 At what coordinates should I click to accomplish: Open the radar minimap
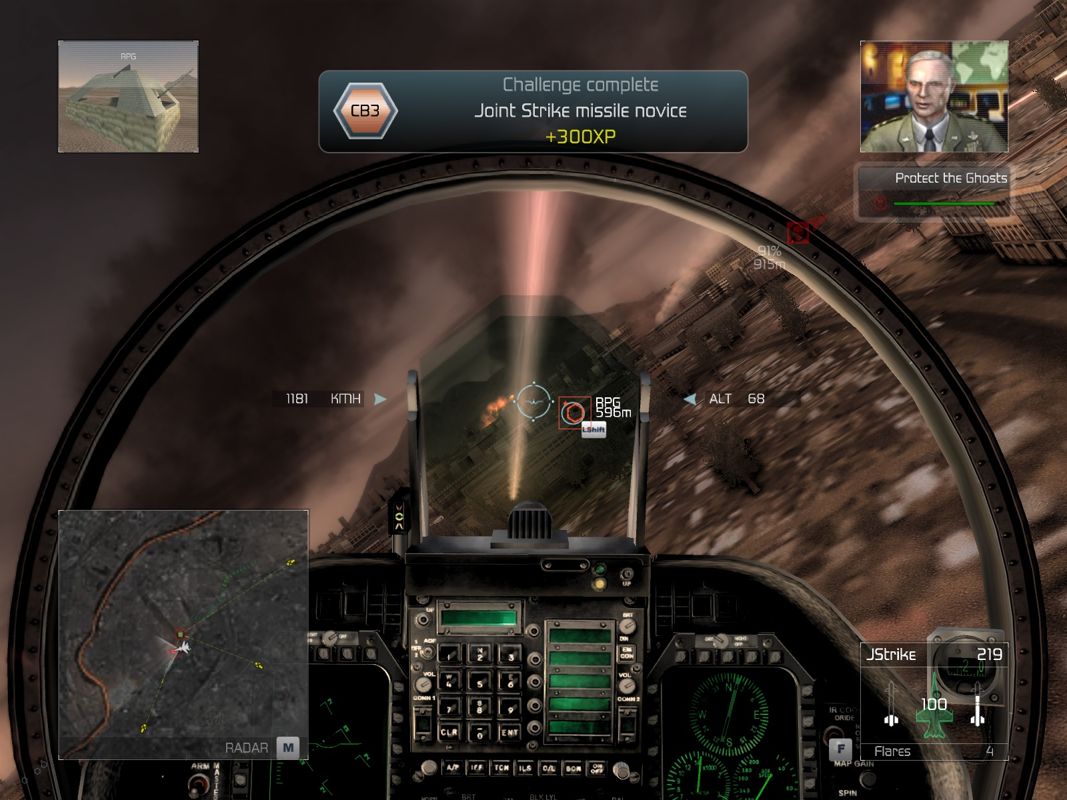pos(183,633)
